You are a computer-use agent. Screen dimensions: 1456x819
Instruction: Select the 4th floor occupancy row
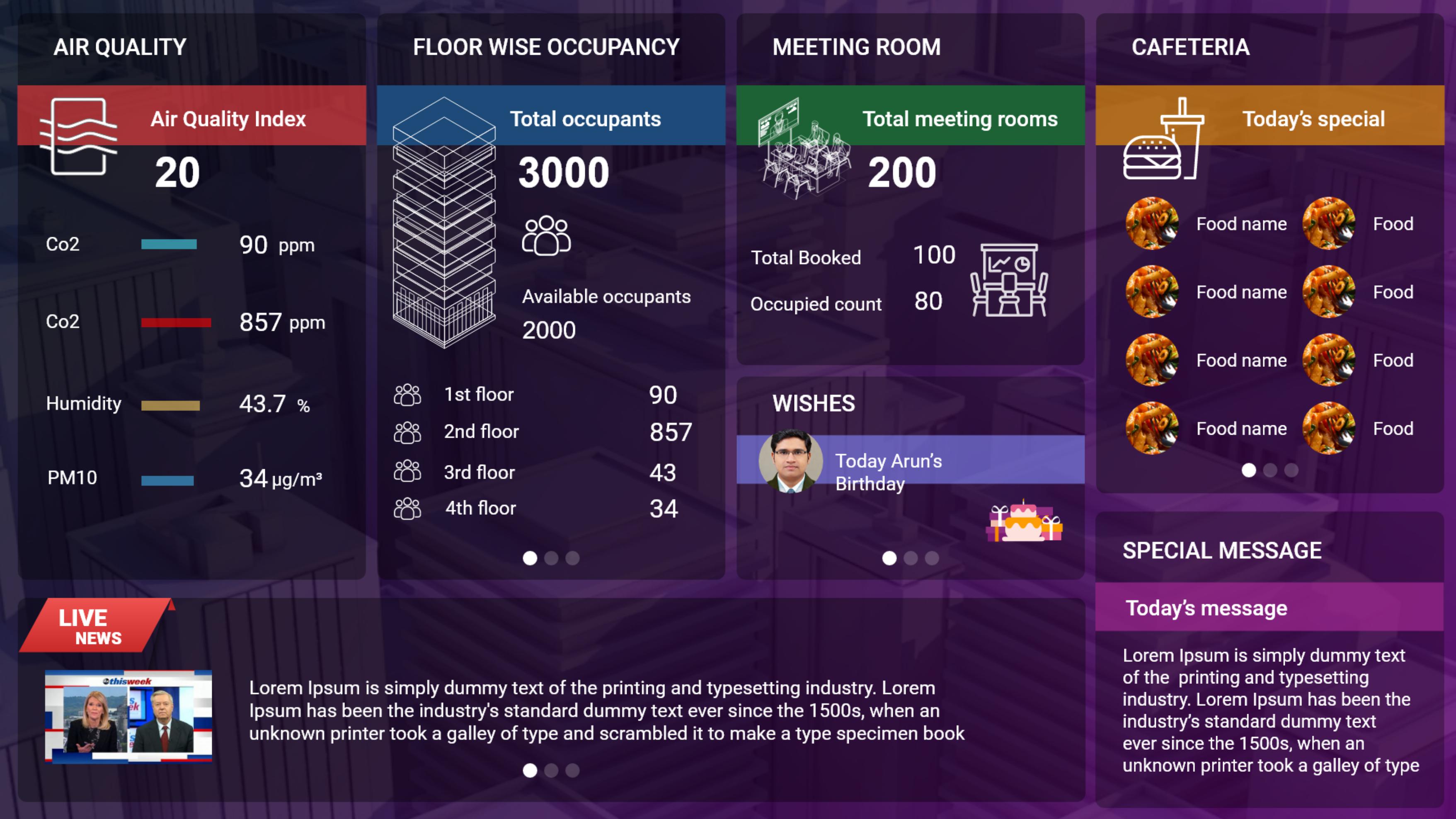(543, 508)
